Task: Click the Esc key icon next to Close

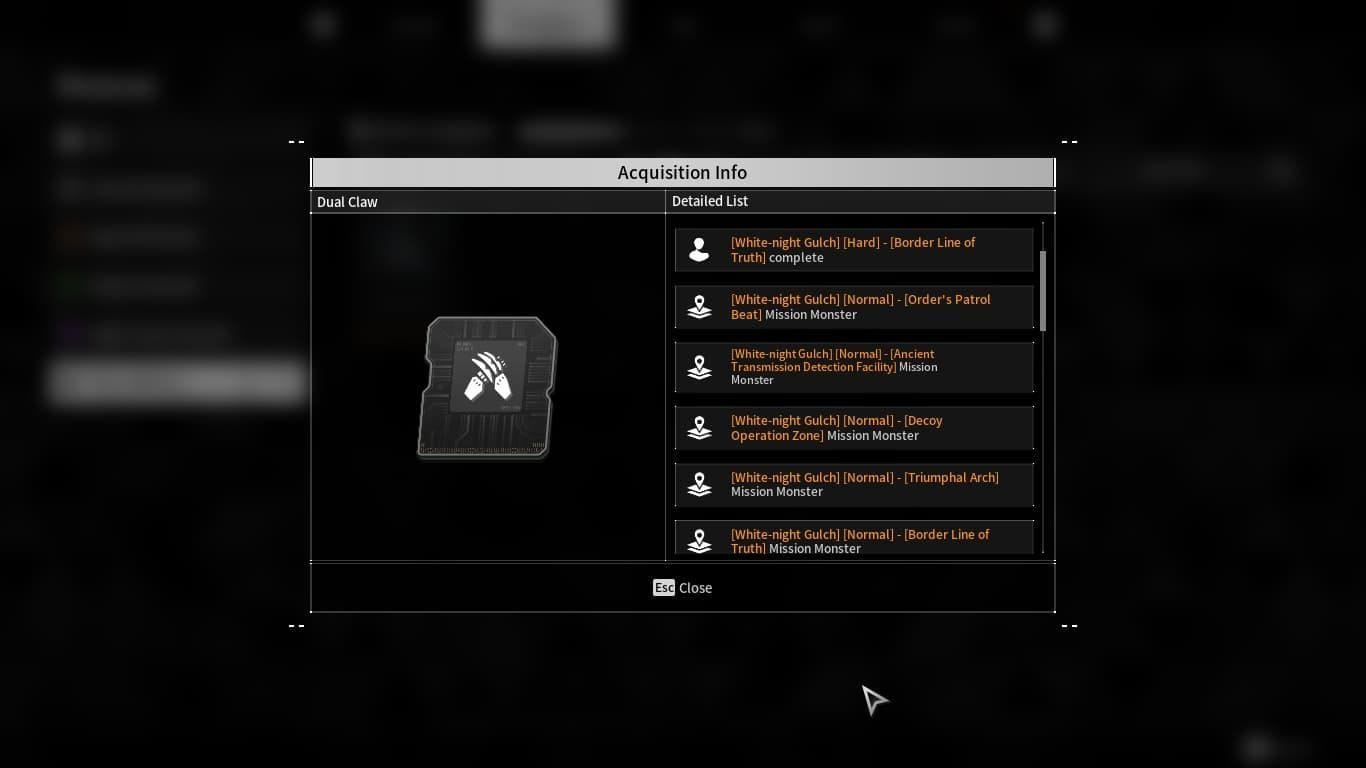Action: 663,588
